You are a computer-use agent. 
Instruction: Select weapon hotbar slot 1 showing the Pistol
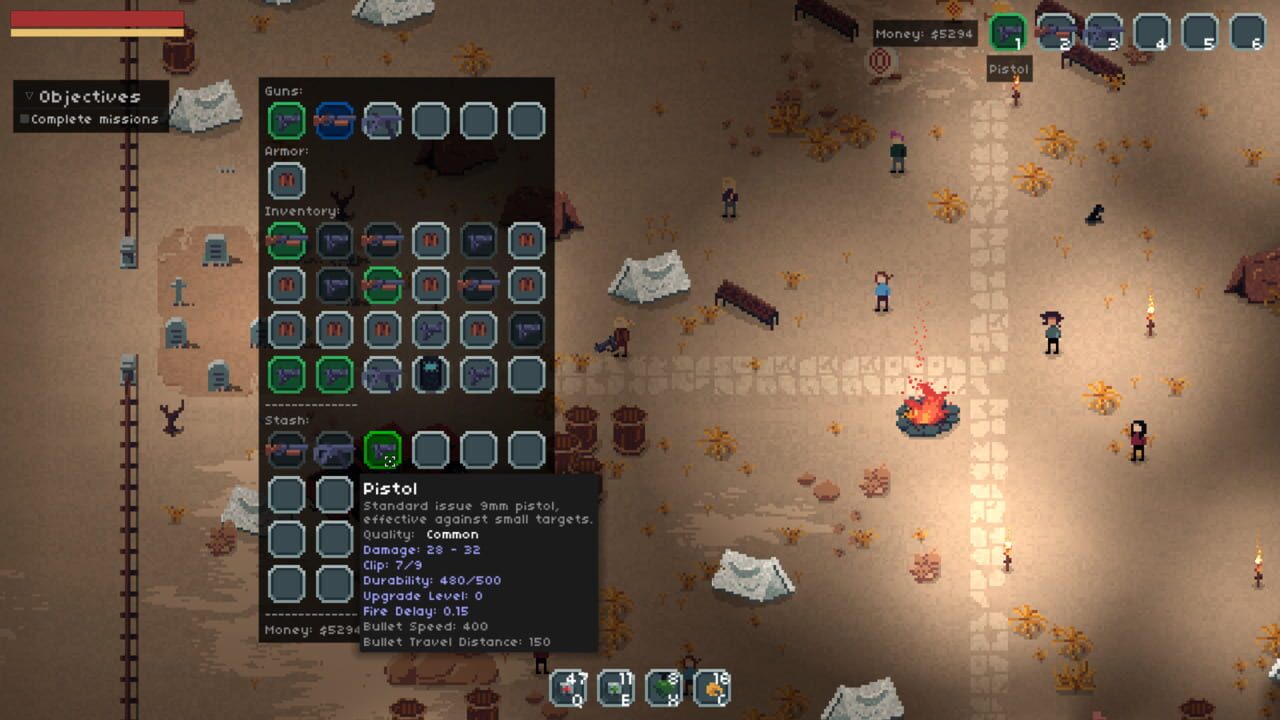[1007, 32]
